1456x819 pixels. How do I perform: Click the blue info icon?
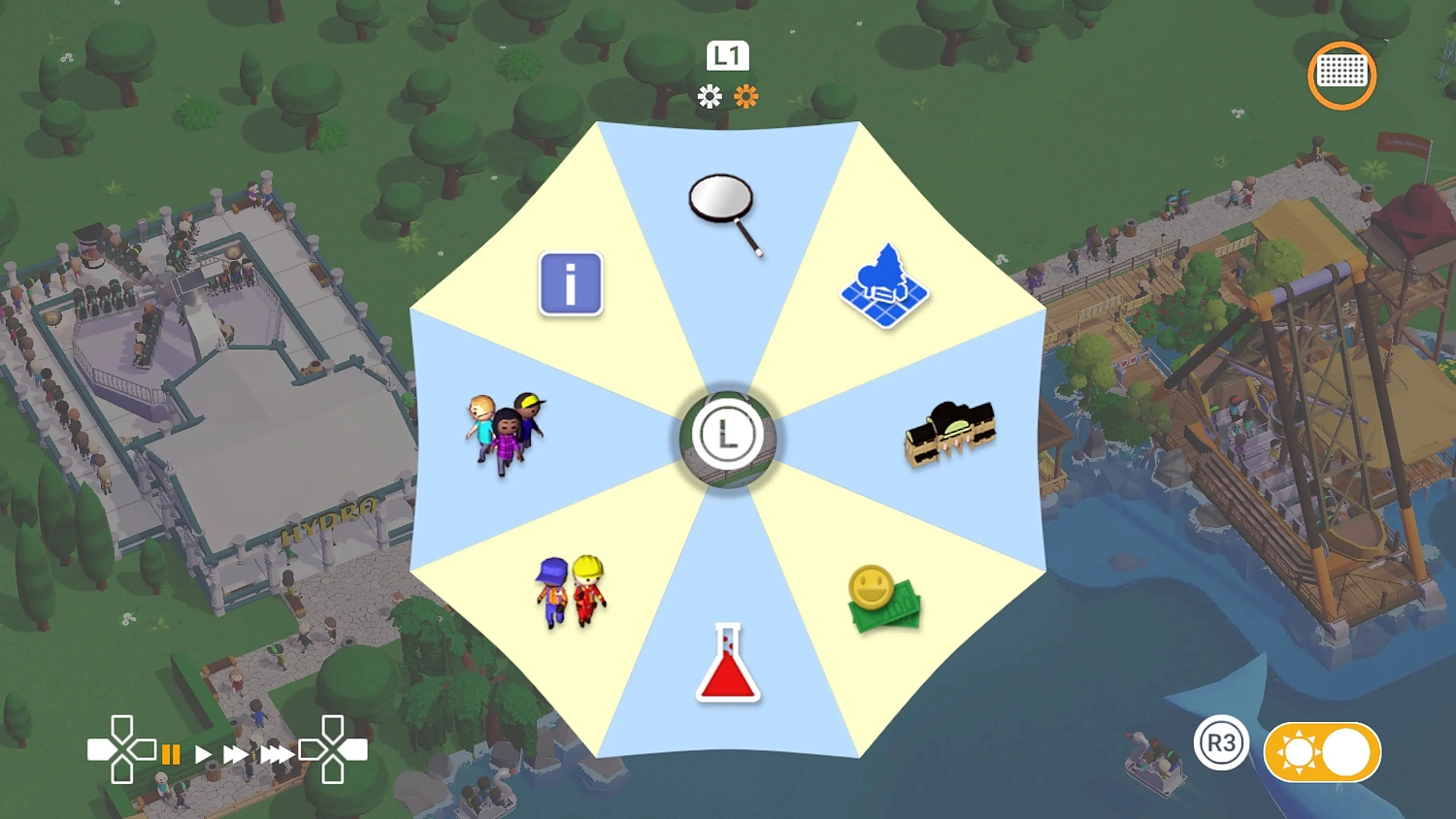(x=571, y=284)
